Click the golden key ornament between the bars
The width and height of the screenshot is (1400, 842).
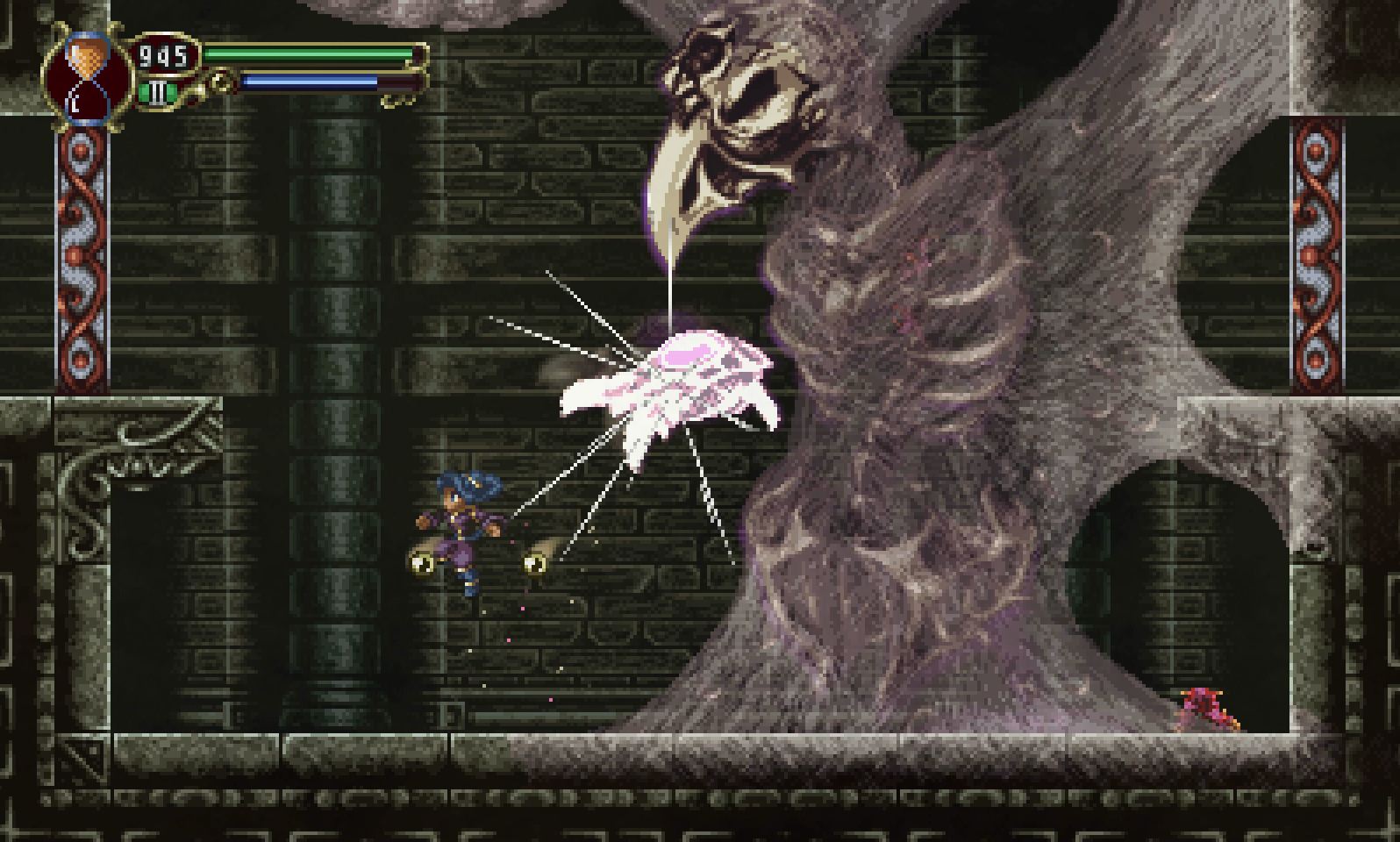pyautogui.click(x=219, y=82)
